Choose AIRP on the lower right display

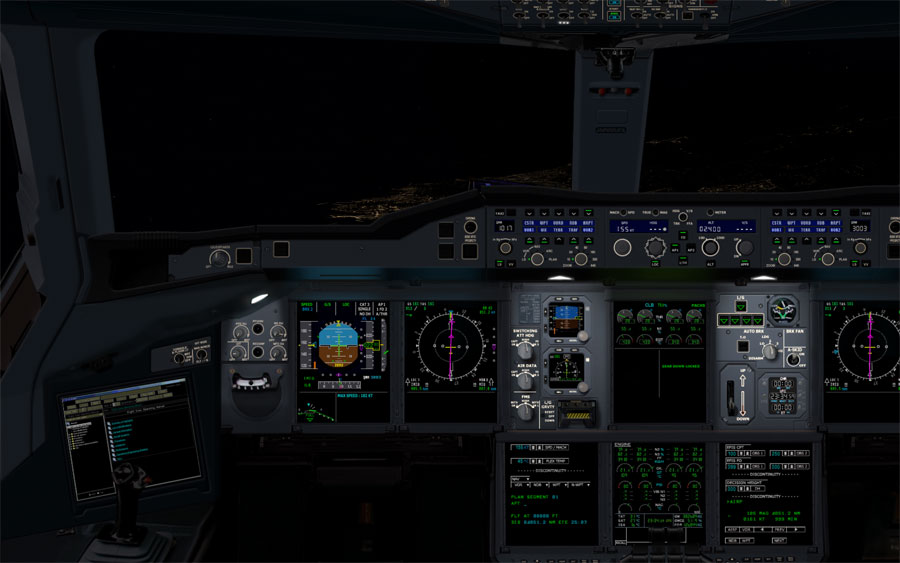pyautogui.click(x=733, y=529)
